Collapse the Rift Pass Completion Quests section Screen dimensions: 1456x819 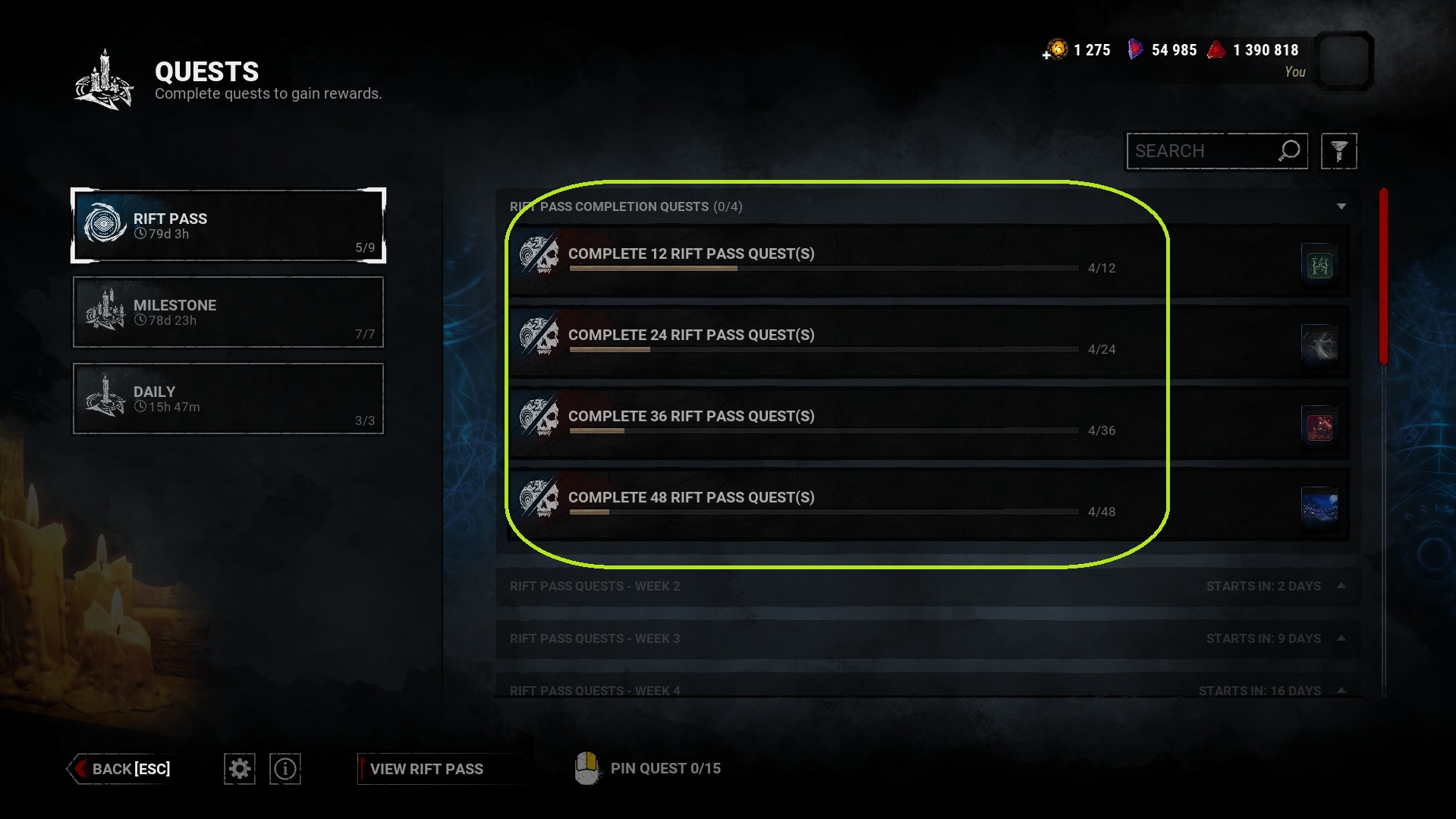coord(1343,206)
